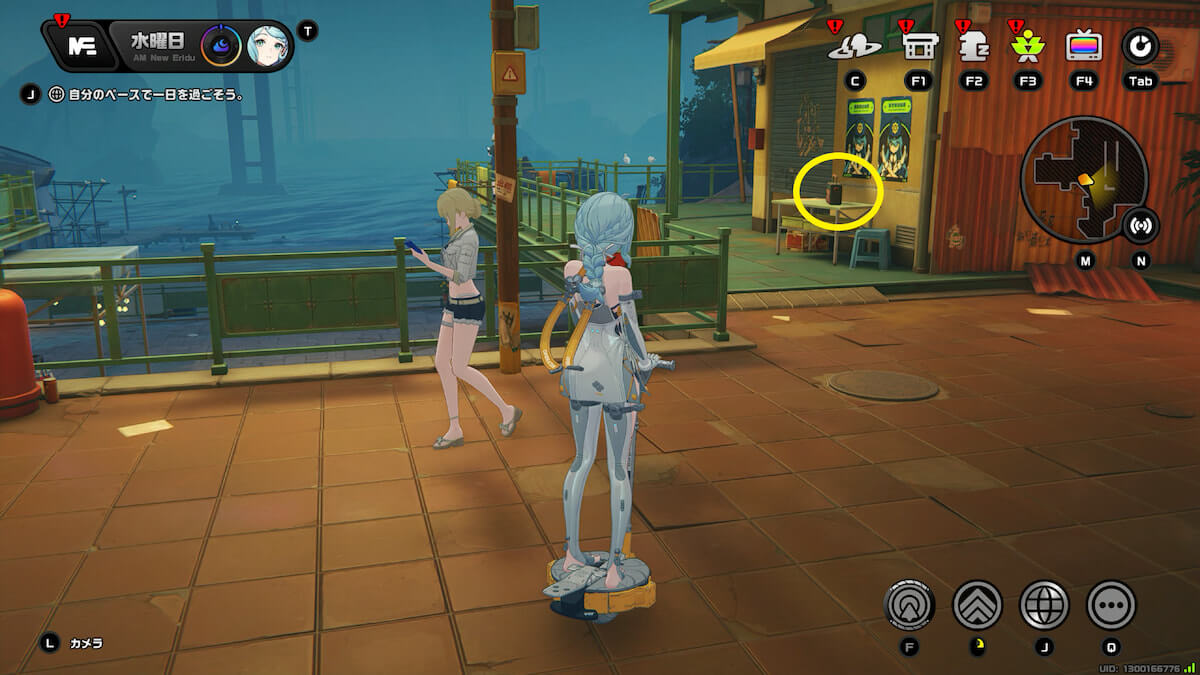Activate the concentric rings arrow button

click(x=909, y=604)
